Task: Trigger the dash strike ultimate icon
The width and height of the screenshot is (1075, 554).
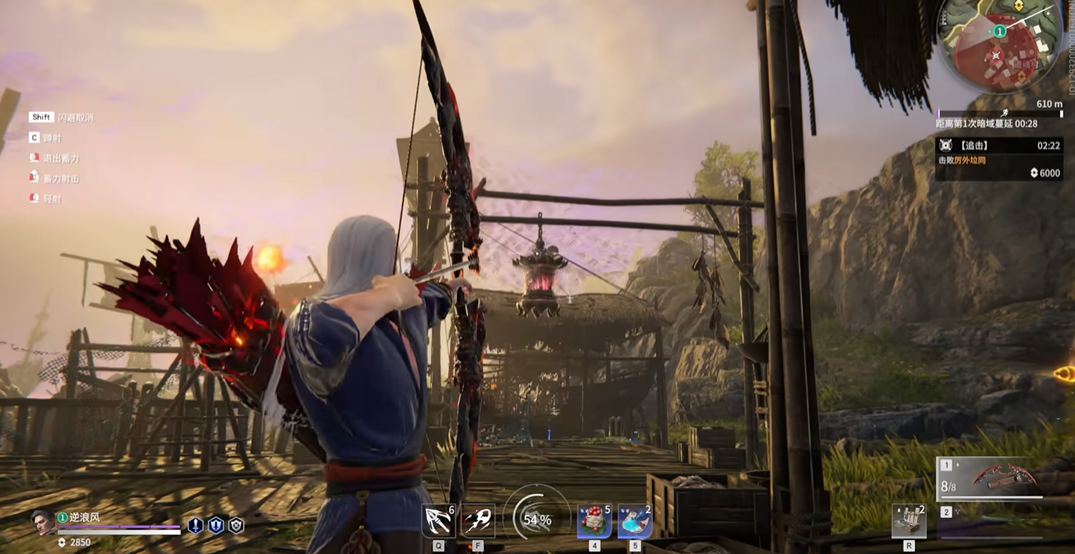Action: [x=478, y=520]
